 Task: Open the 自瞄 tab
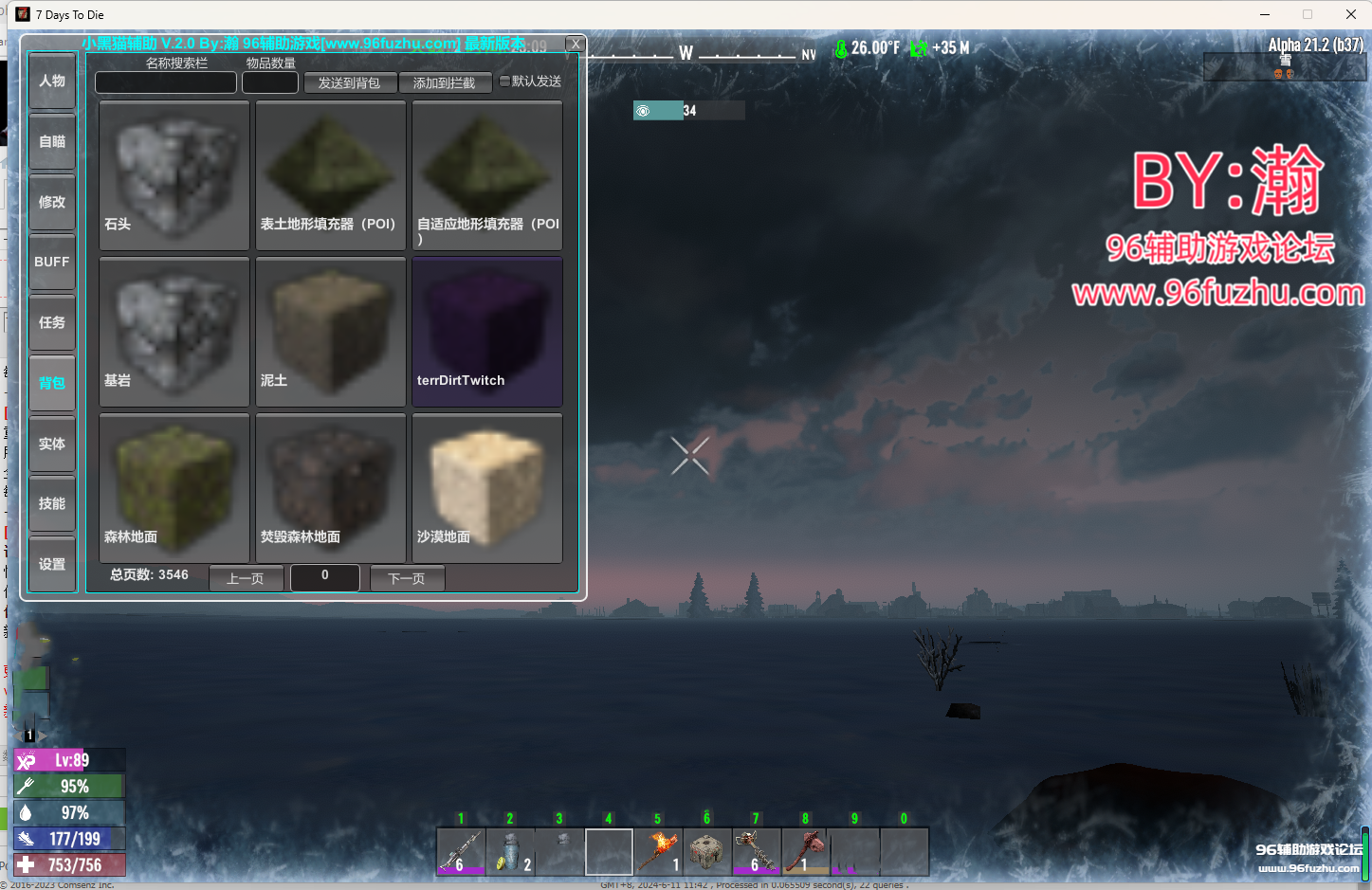click(x=52, y=142)
